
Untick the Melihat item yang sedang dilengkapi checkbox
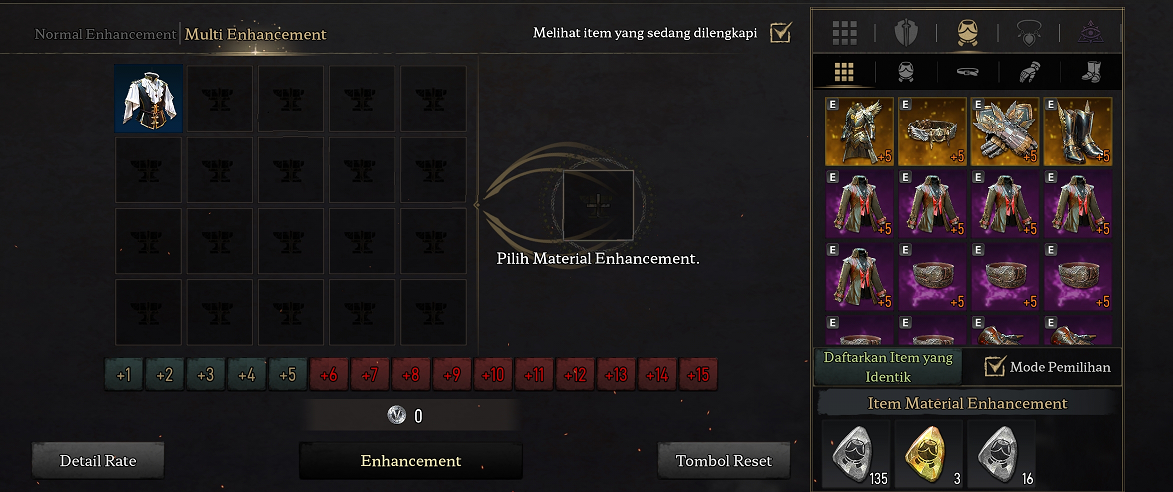tap(780, 33)
